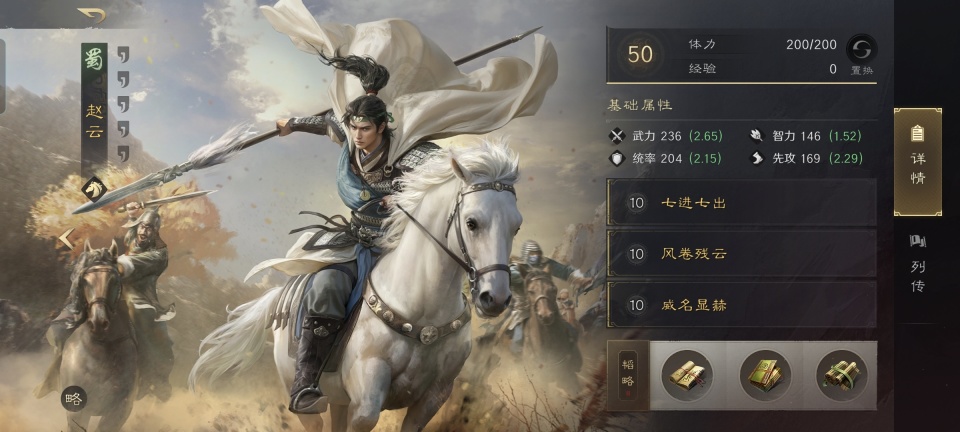Switch to the 详情 details tab

(917, 160)
